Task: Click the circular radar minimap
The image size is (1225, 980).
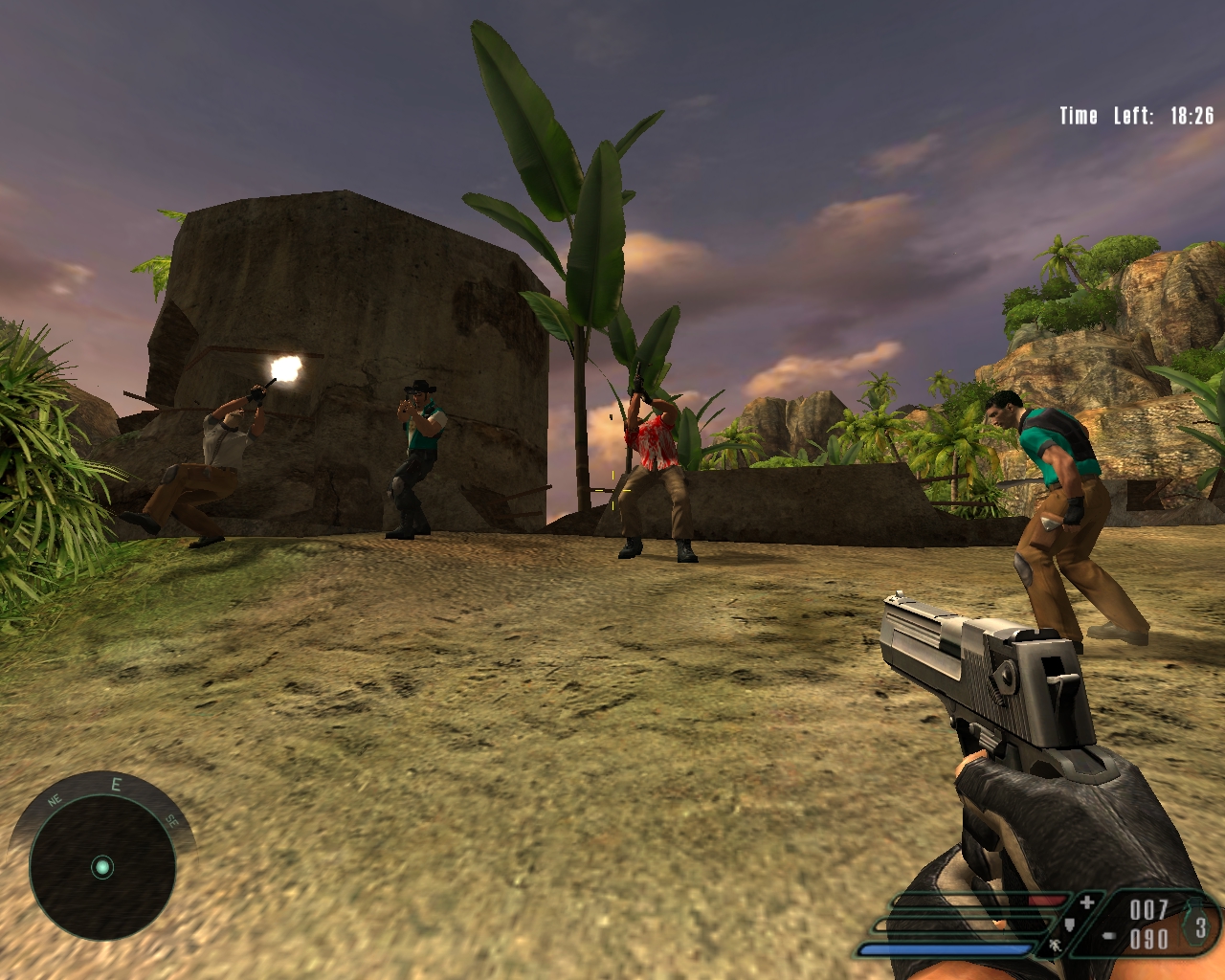Action: point(102,868)
